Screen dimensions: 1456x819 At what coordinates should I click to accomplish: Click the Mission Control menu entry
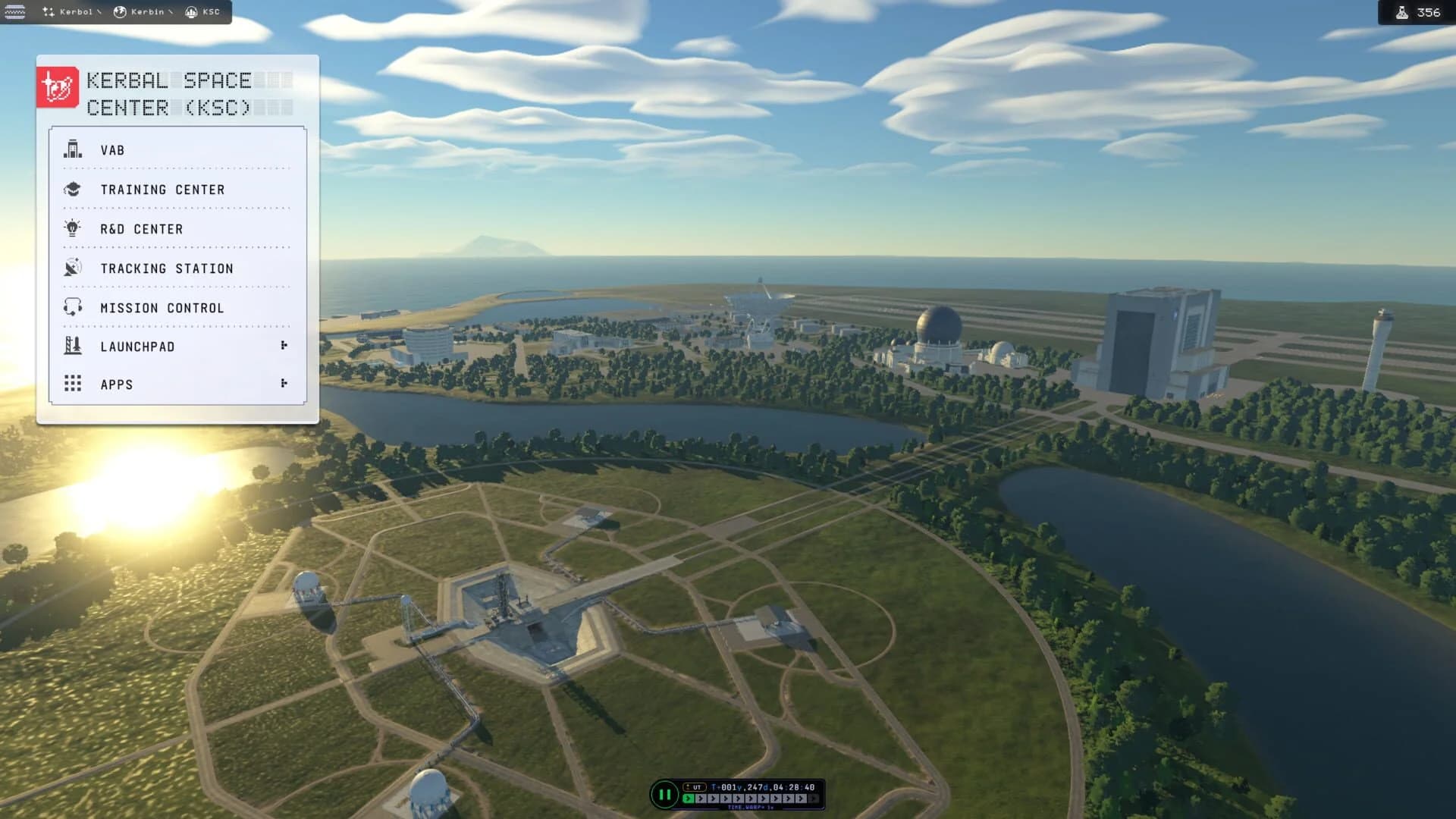[x=162, y=308]
